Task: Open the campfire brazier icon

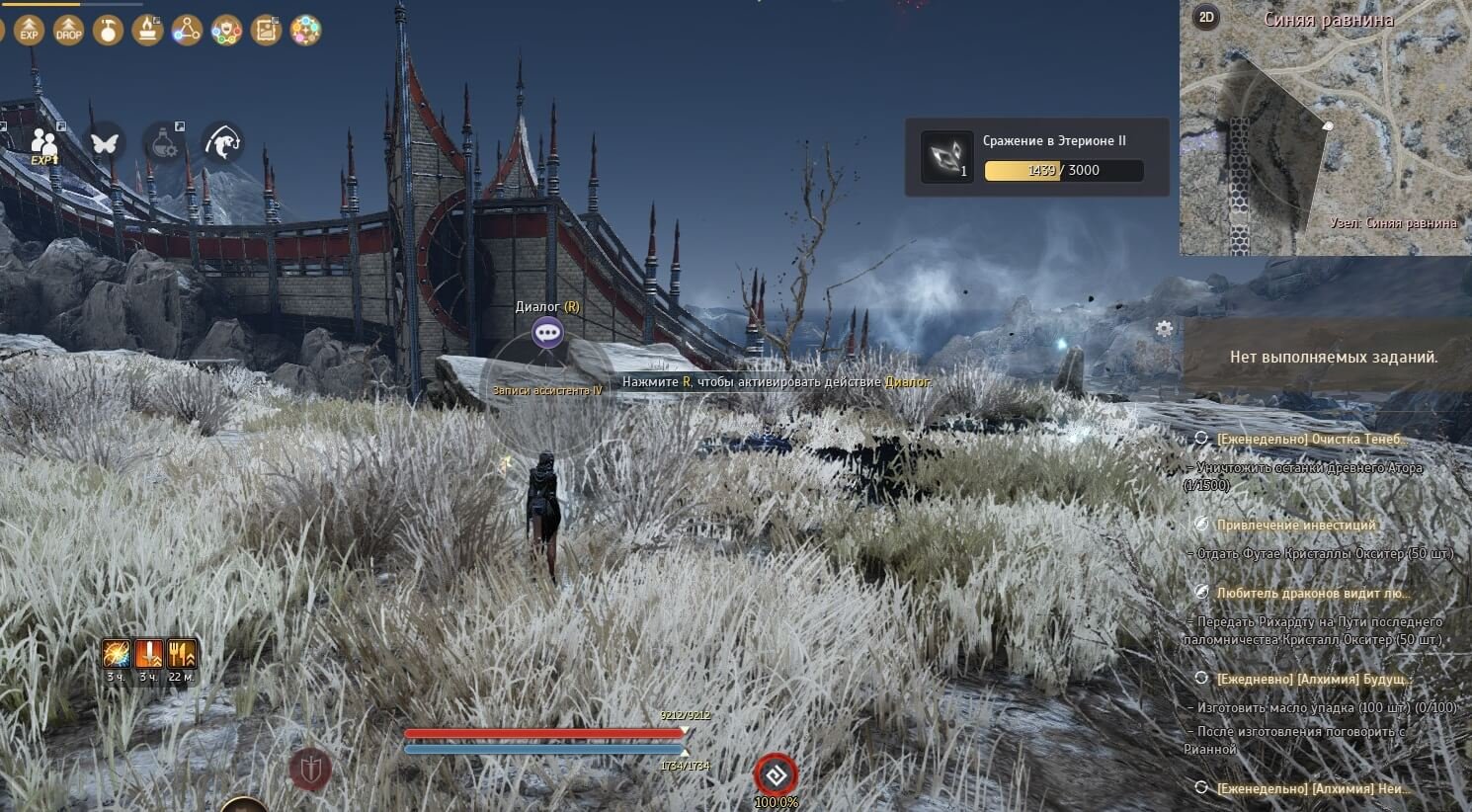Action: (x=148, y=30)
